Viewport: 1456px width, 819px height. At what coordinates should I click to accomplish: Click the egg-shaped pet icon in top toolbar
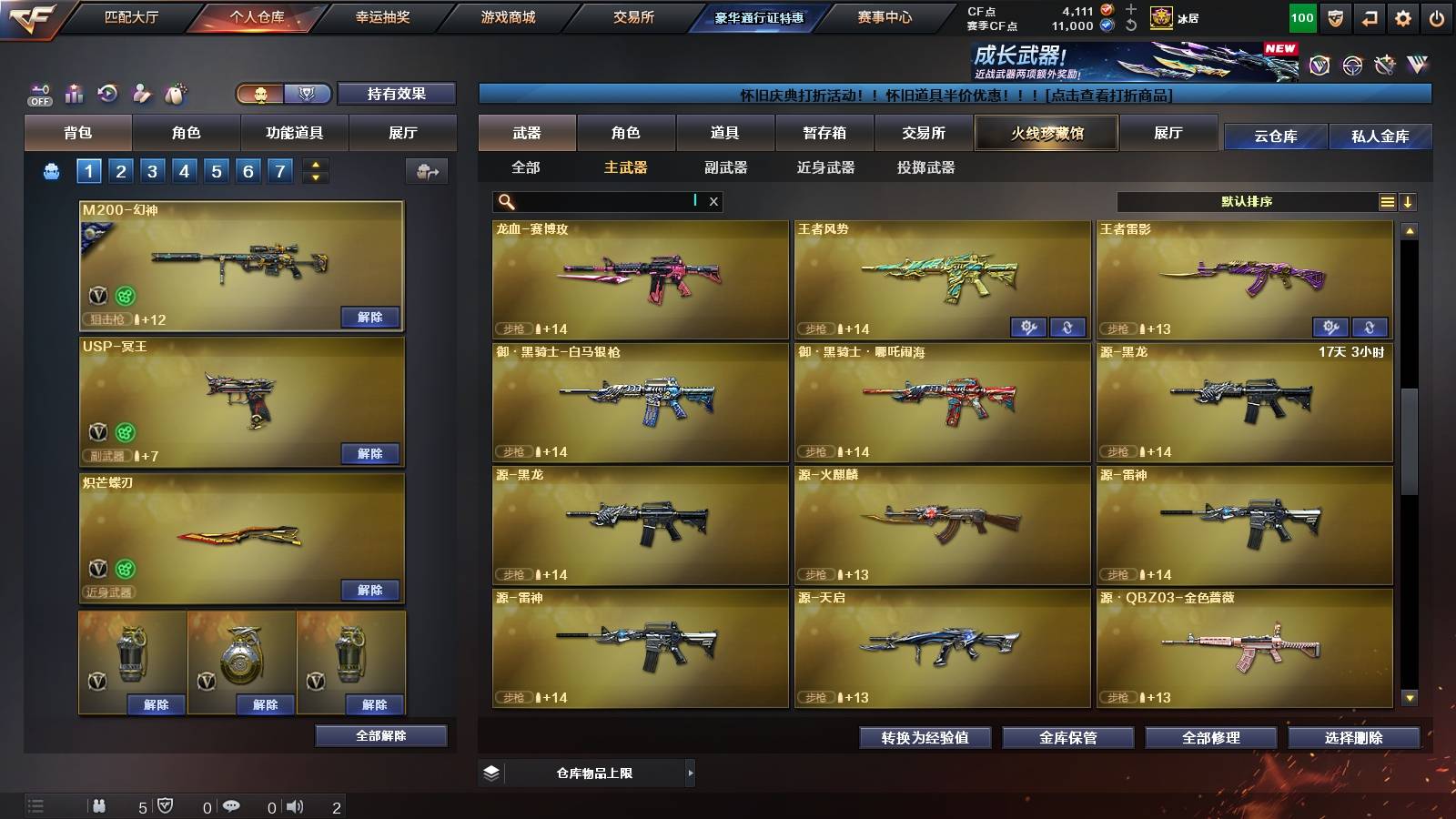click(176, 91)
